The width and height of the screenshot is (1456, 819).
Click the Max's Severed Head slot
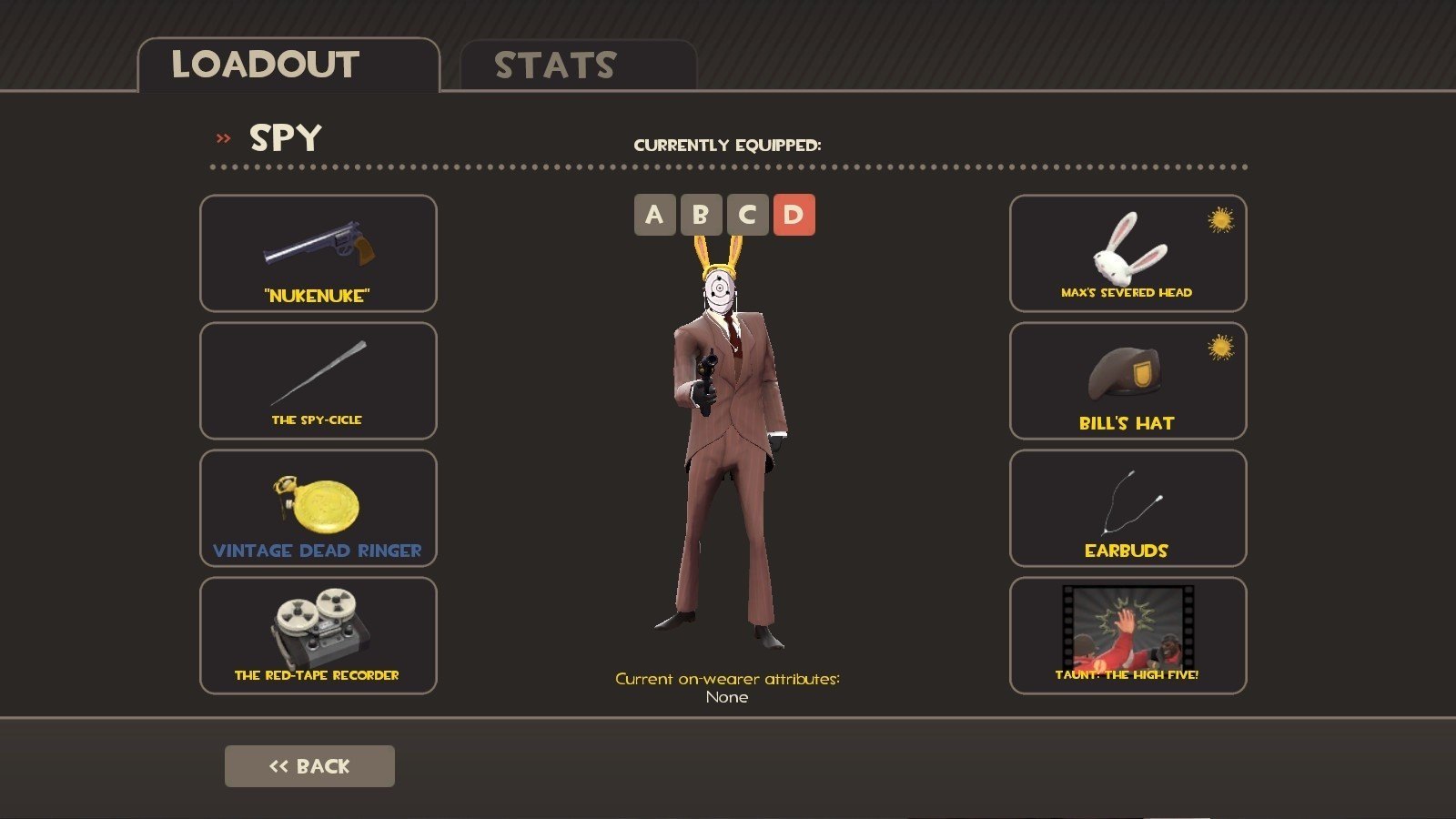tap(1127, 253)
